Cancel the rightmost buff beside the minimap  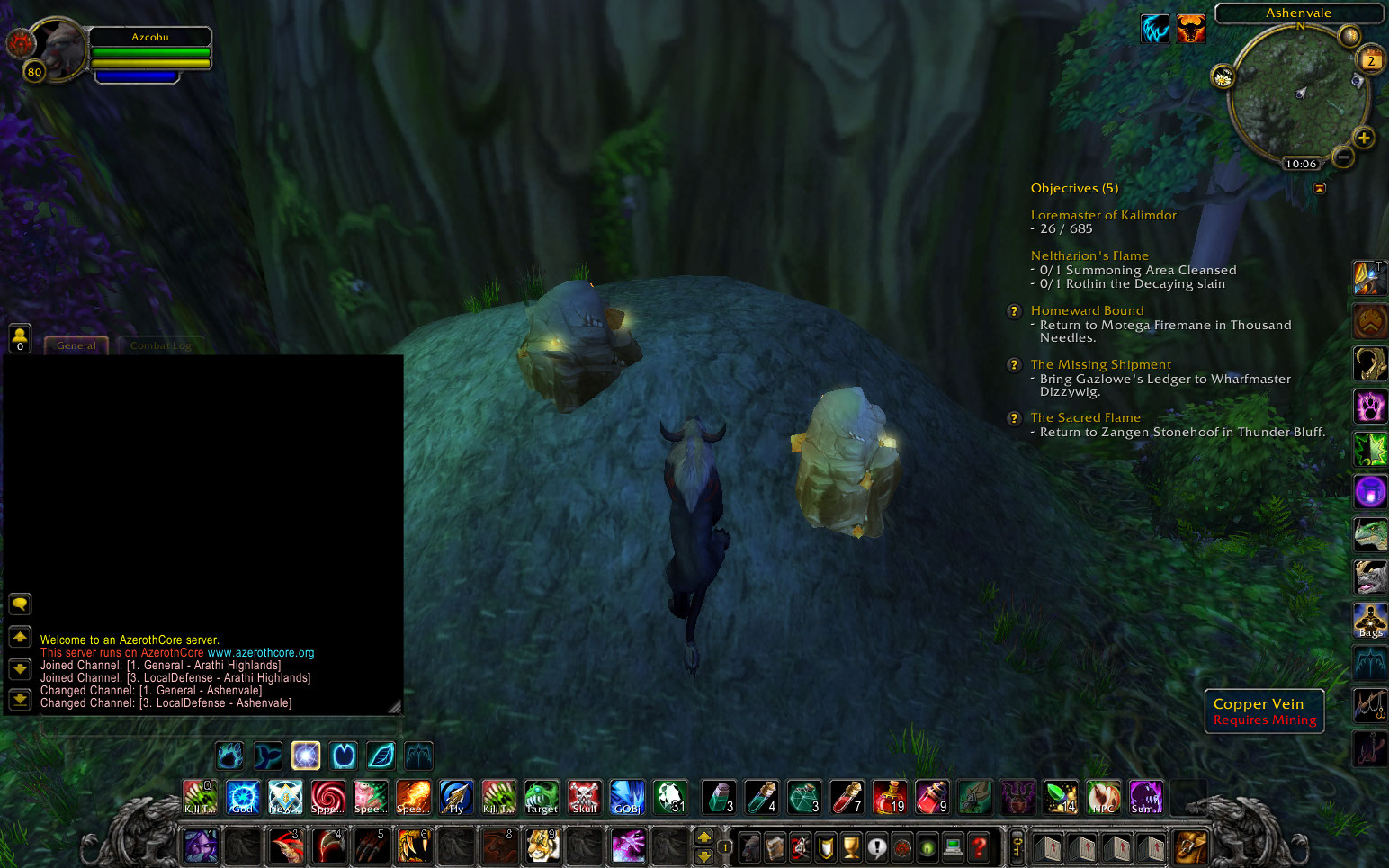coord(1191,28)
